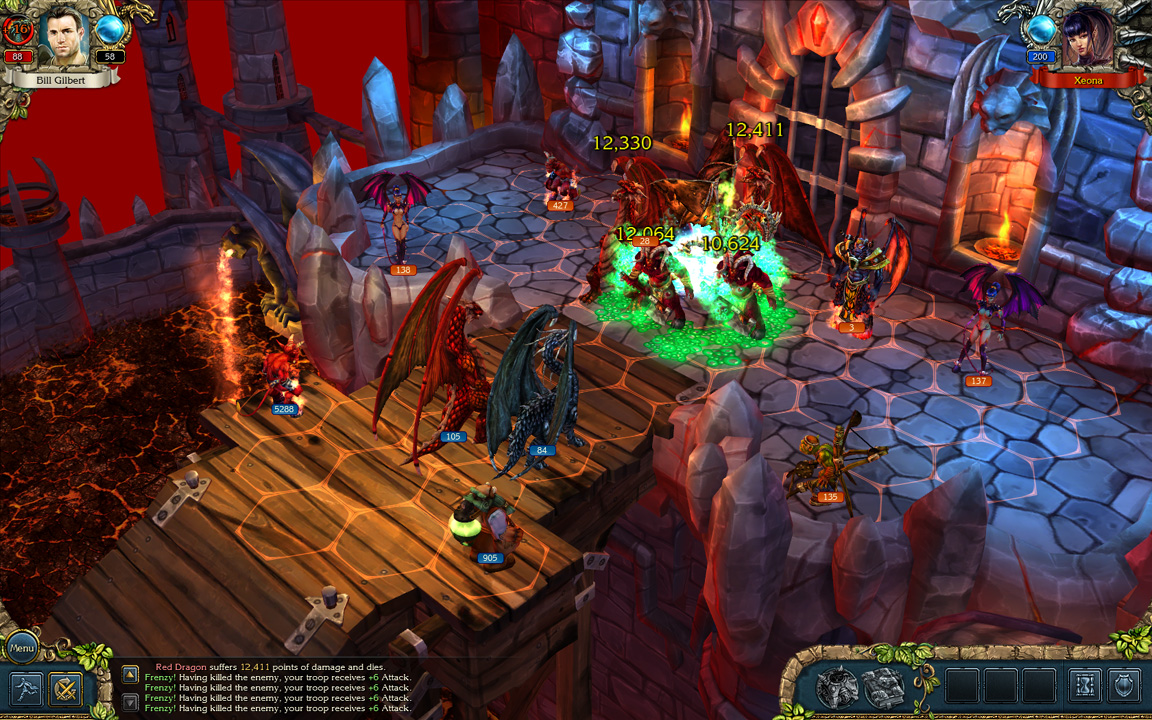Image resolution: width=1152 pixels, height=720 pixels.
Task: Select the spiked war chest icon
Action: tap(836, 687)
